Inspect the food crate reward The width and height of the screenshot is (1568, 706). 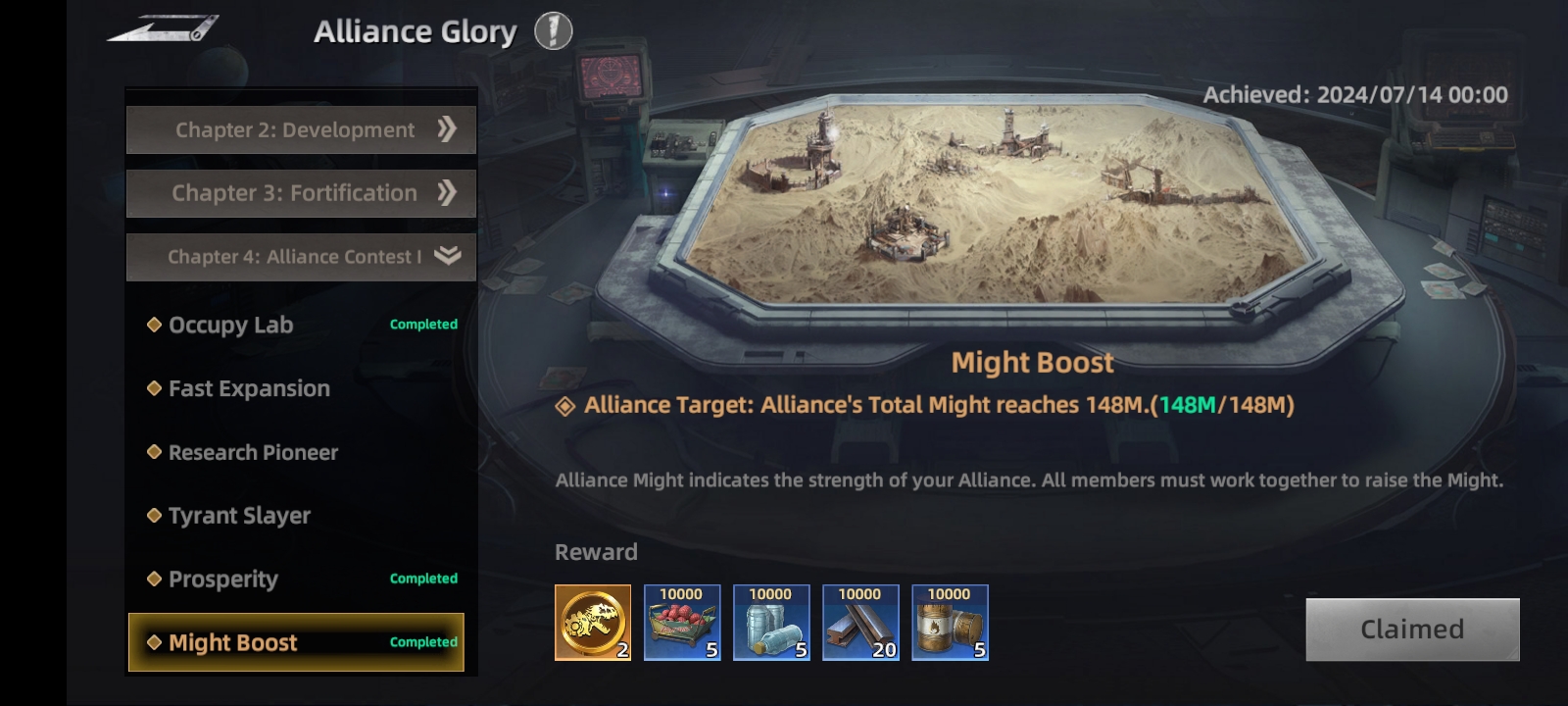(682, 623)
